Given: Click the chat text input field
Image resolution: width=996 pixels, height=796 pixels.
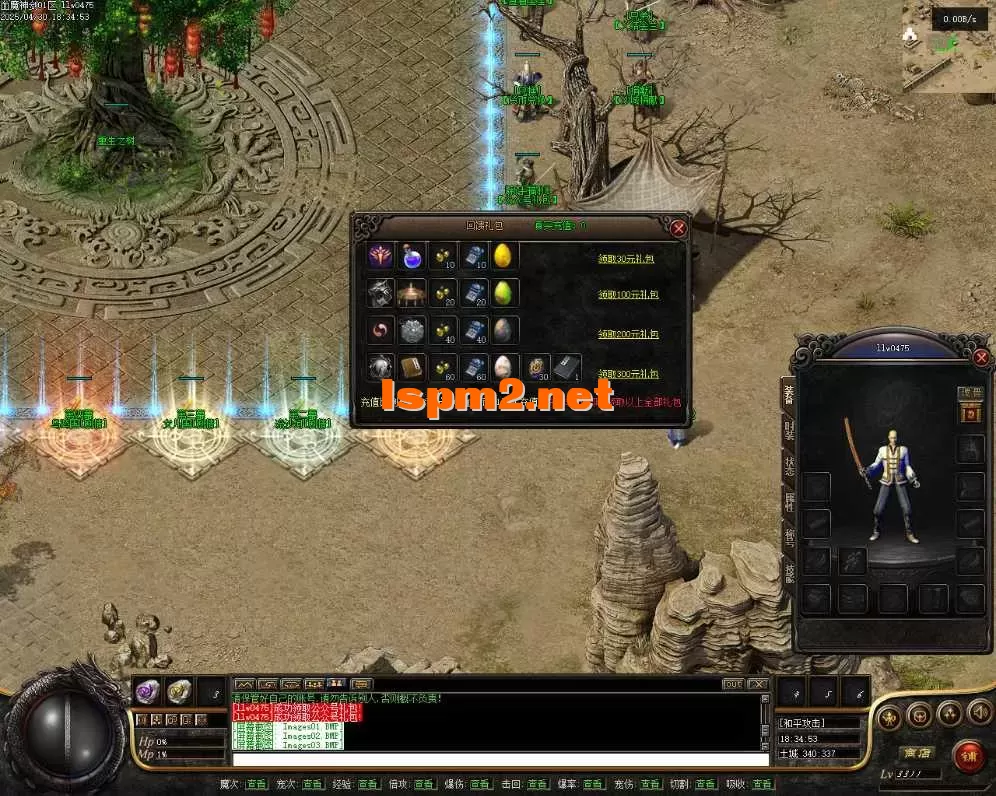Looking at the screenshot, I should [x=500, y=759].
